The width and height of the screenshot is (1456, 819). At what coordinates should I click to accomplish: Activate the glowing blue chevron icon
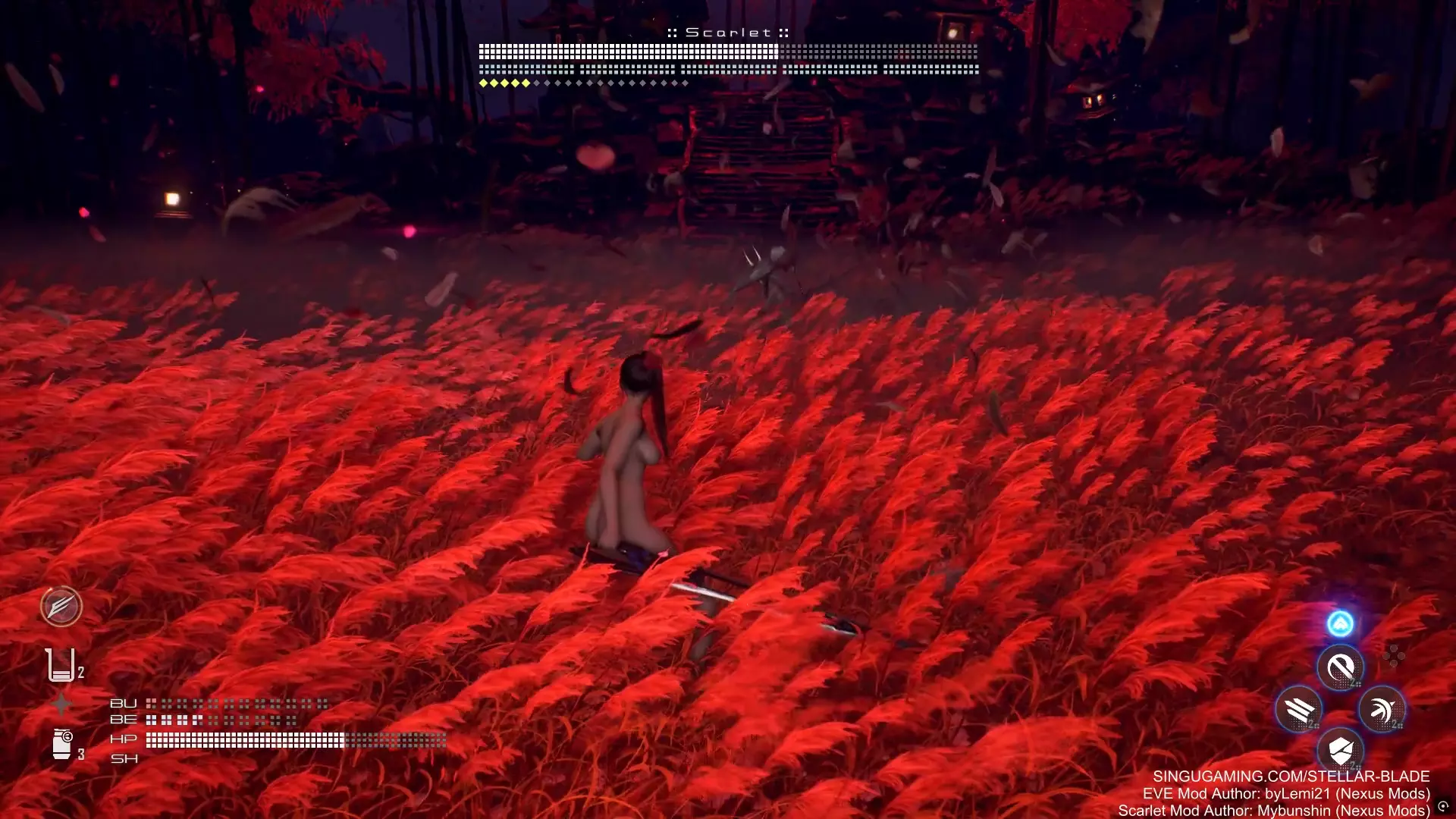[x=1340, y=623]
